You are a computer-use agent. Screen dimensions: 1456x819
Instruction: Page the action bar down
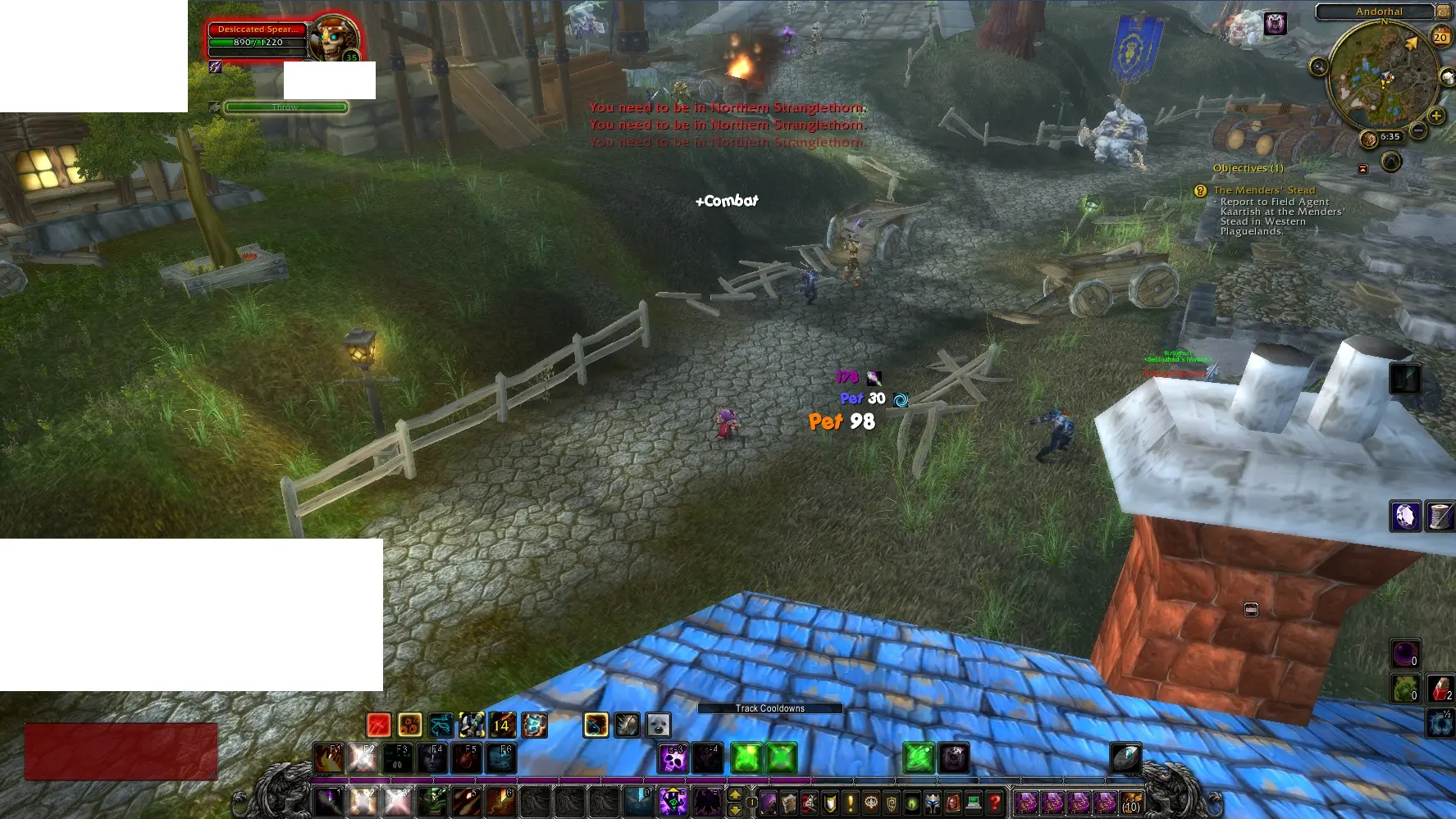[x=735, y=810]
